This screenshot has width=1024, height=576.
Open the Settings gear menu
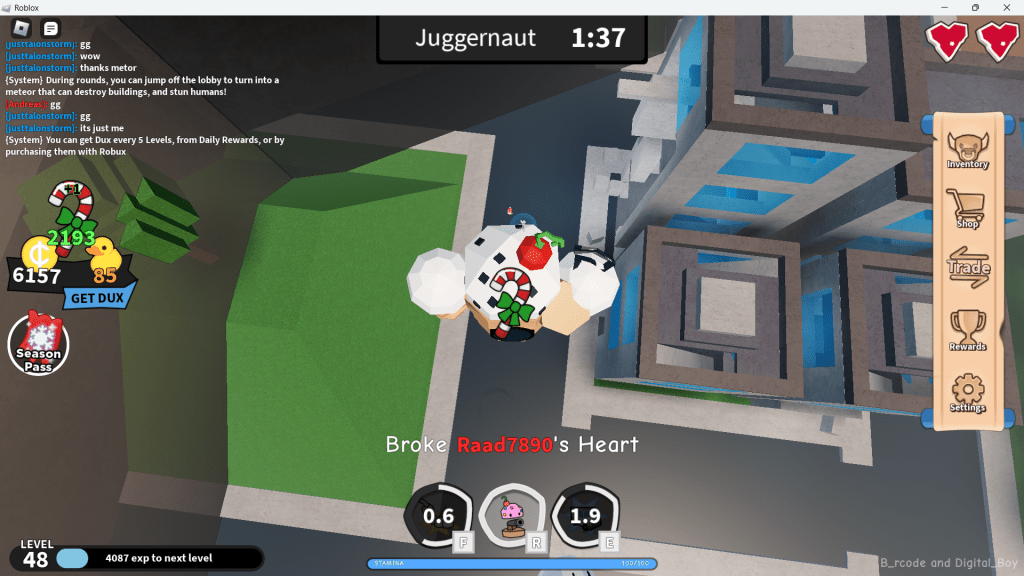(967, 392)
